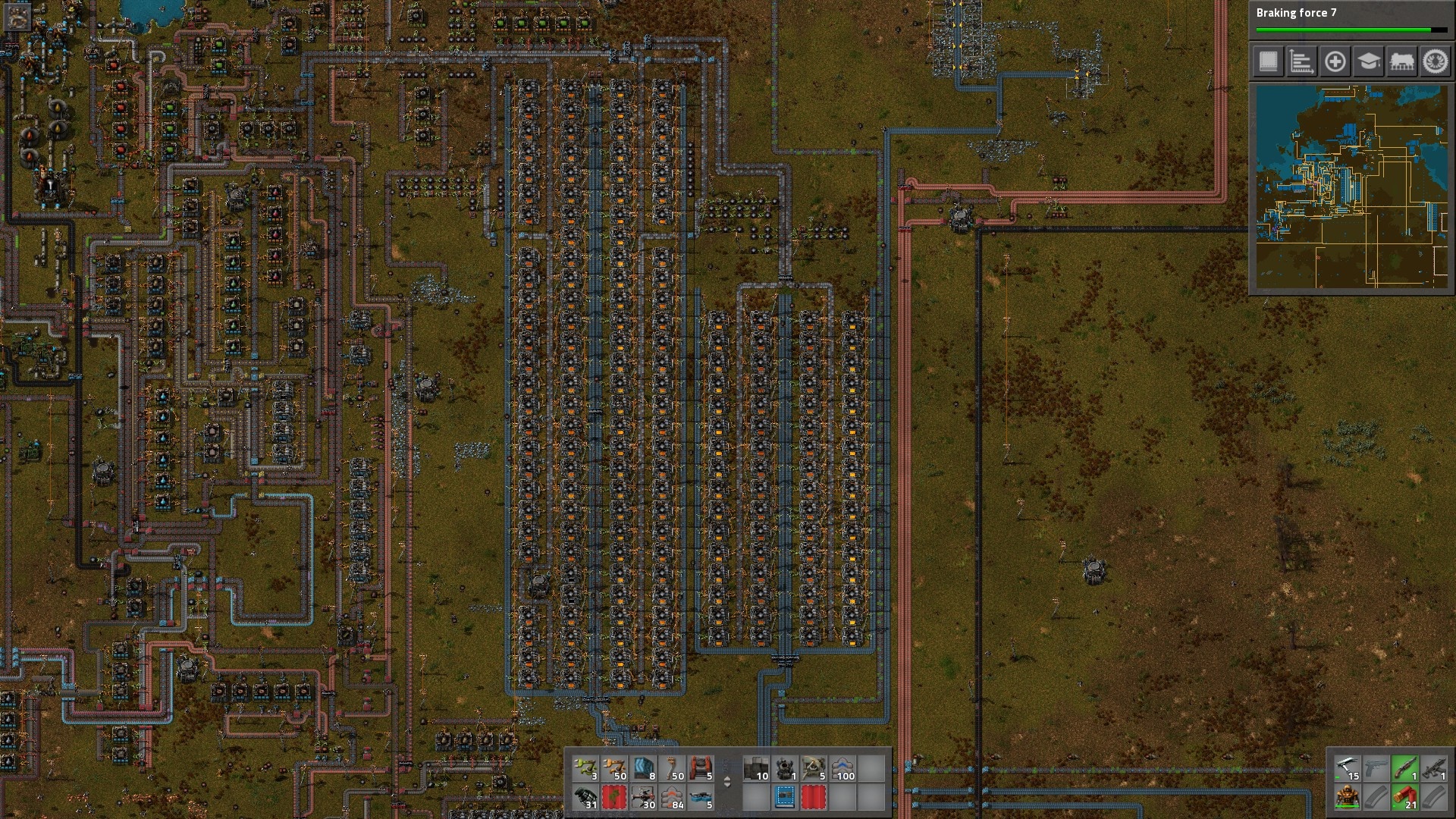The height and width of the screenshot is (819, 1456).
Task: Open the blueprint library book button
Action: (x=1268, y=61)
